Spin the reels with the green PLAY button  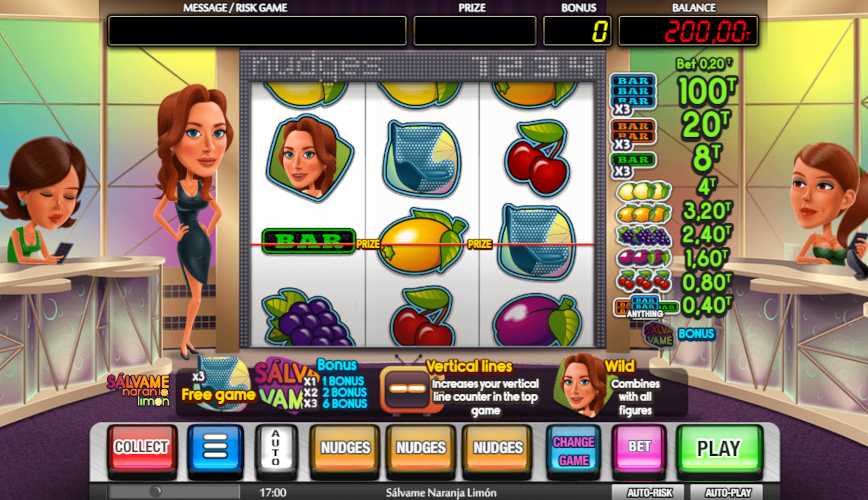718,448
